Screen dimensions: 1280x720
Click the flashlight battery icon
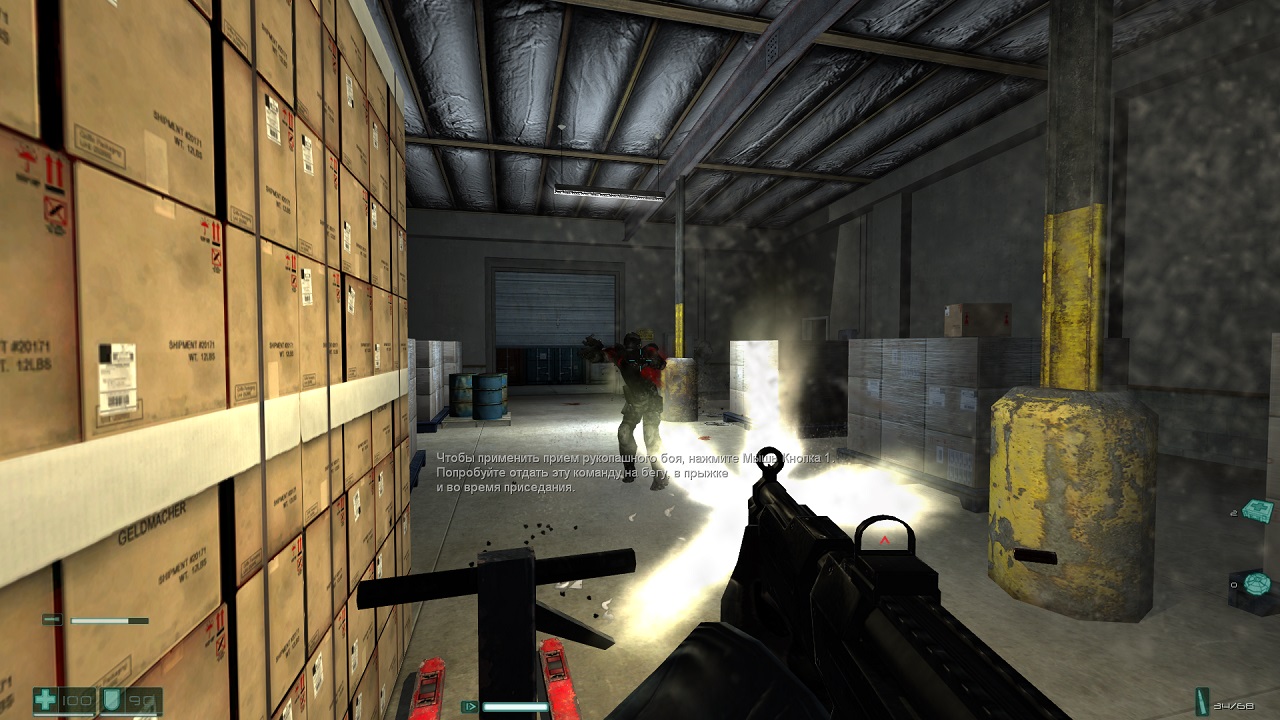point(51,620)
